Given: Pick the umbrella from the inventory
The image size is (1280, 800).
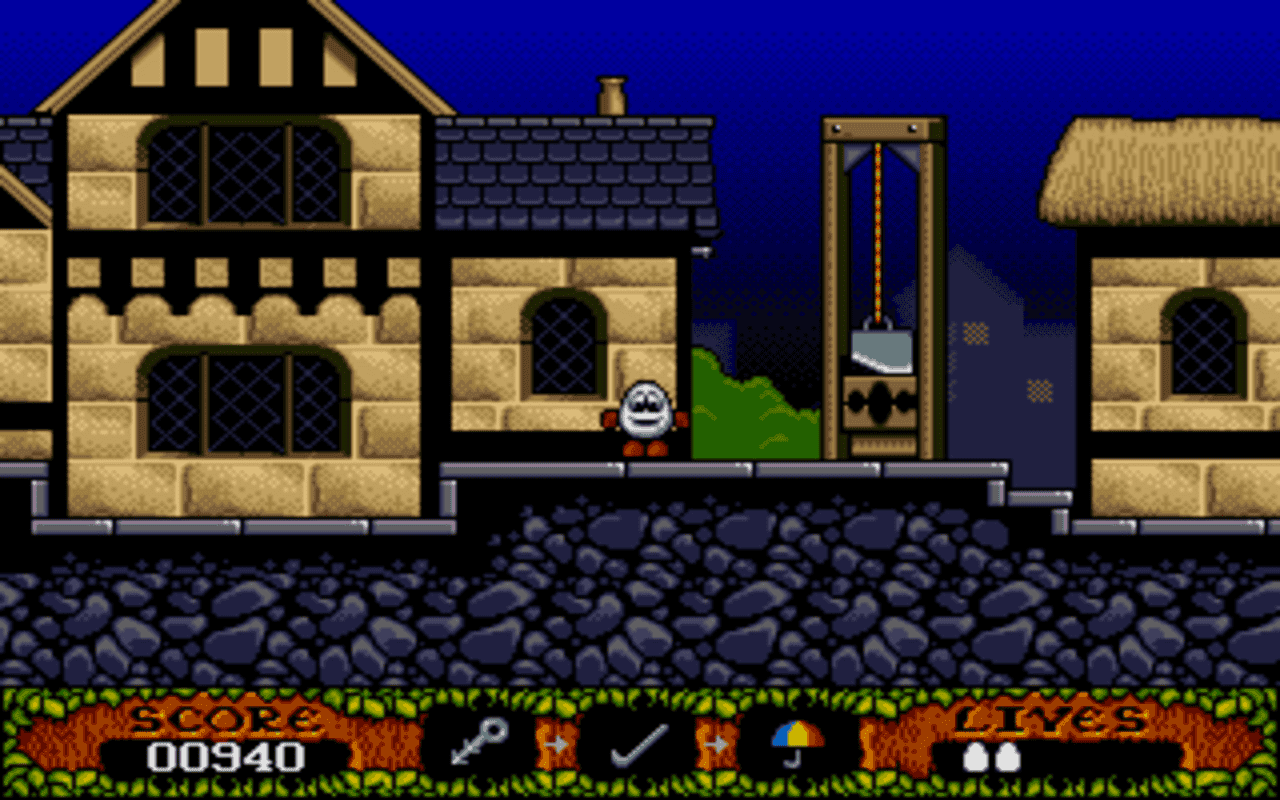Looking at the screenshot, I should coord(795,740).
